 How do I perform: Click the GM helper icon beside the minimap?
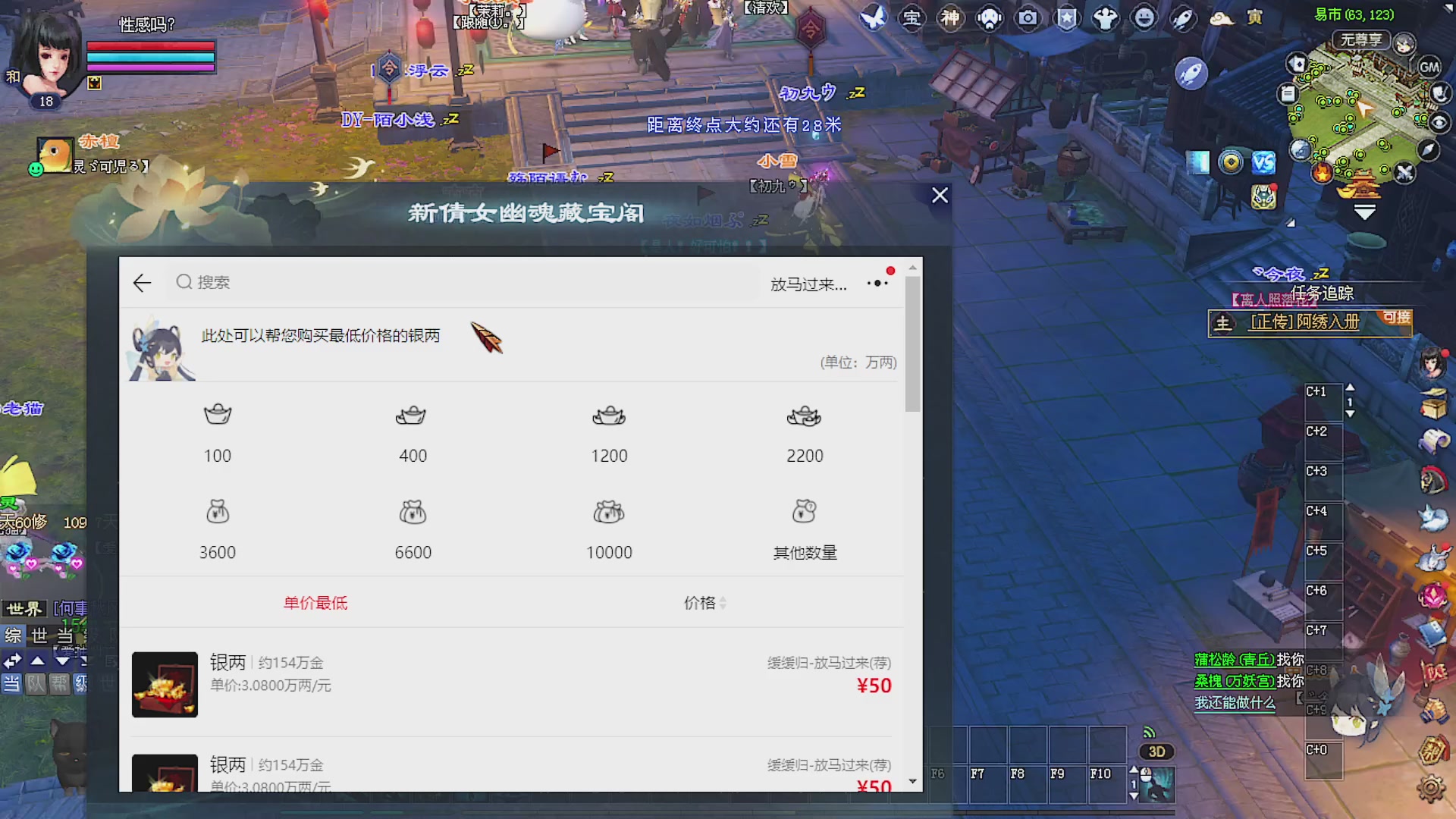(x=1429, y=67)
